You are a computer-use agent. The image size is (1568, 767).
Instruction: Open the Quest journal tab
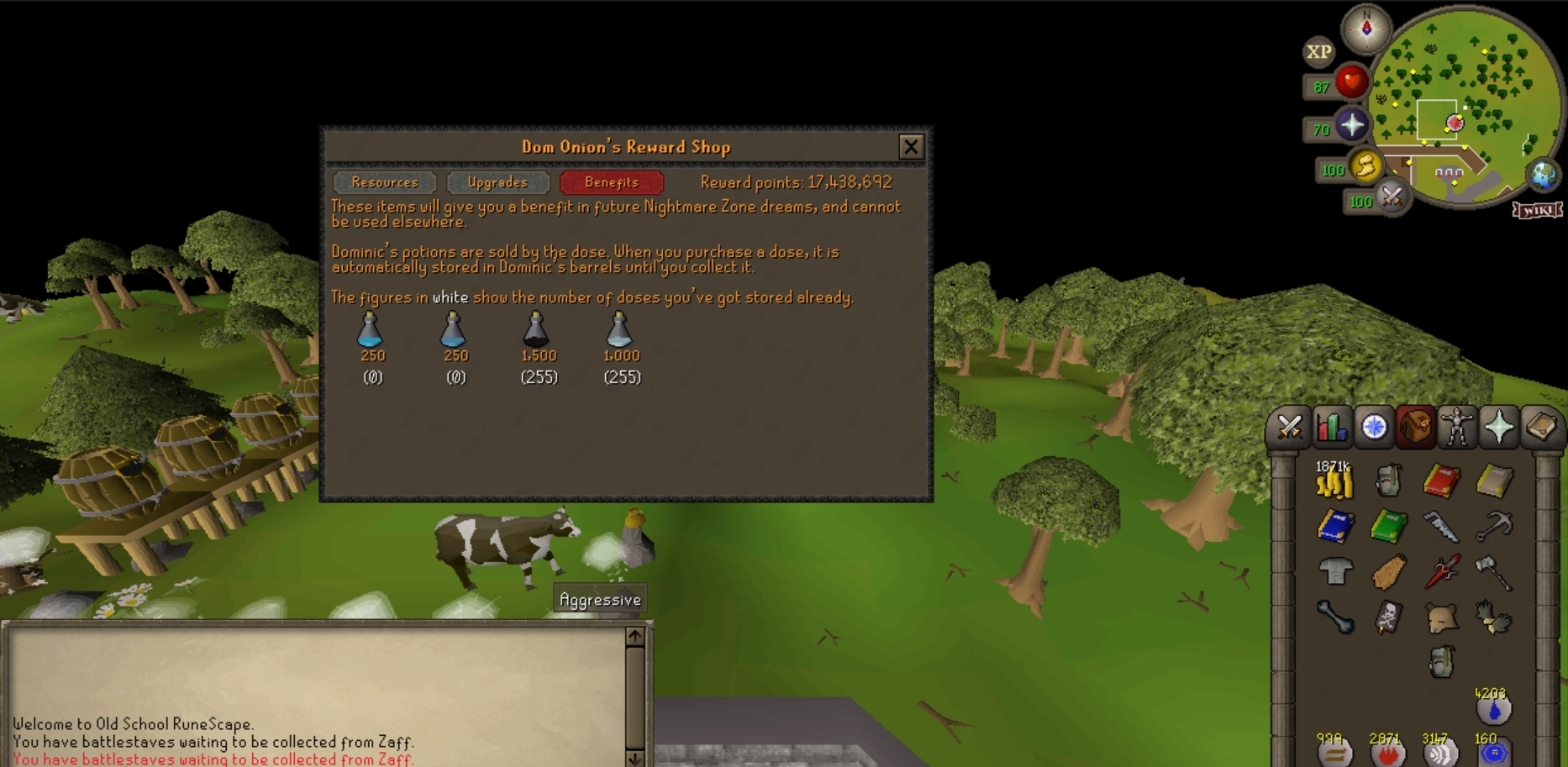[x=1372, y=428]
